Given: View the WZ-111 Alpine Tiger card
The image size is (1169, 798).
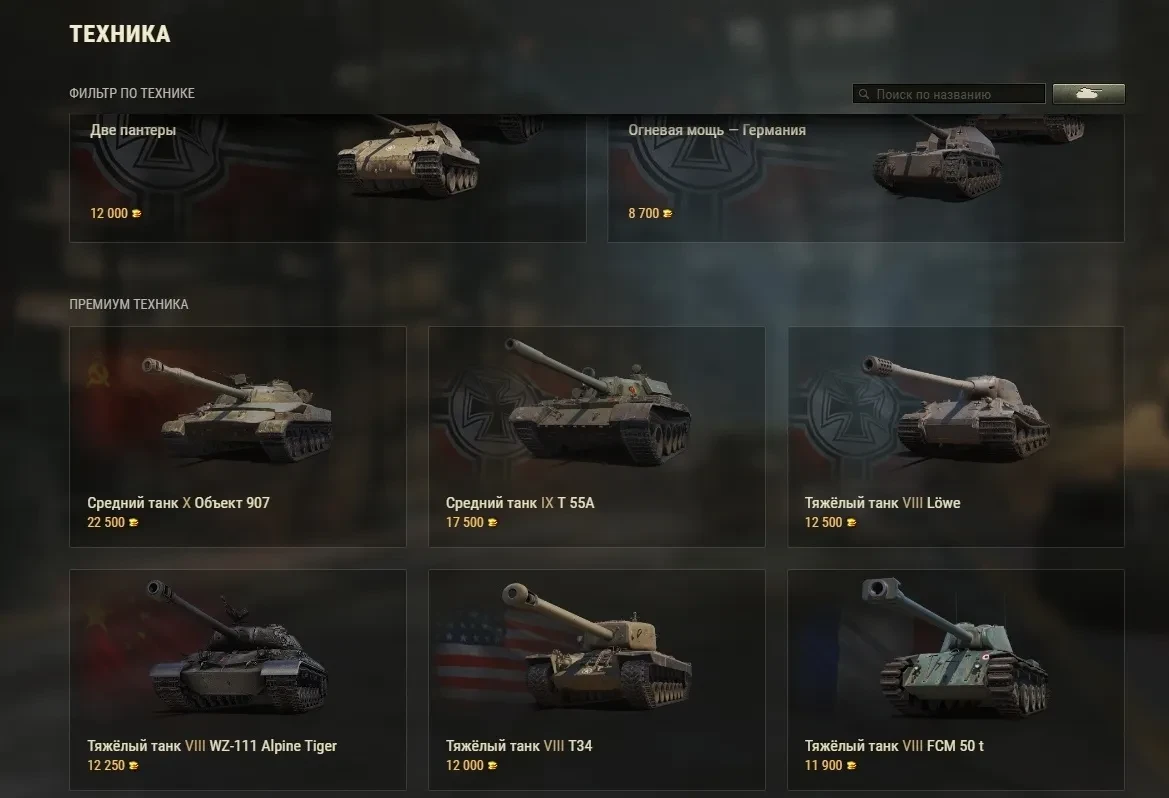Looking at the screenshot, I should point(238,680).
